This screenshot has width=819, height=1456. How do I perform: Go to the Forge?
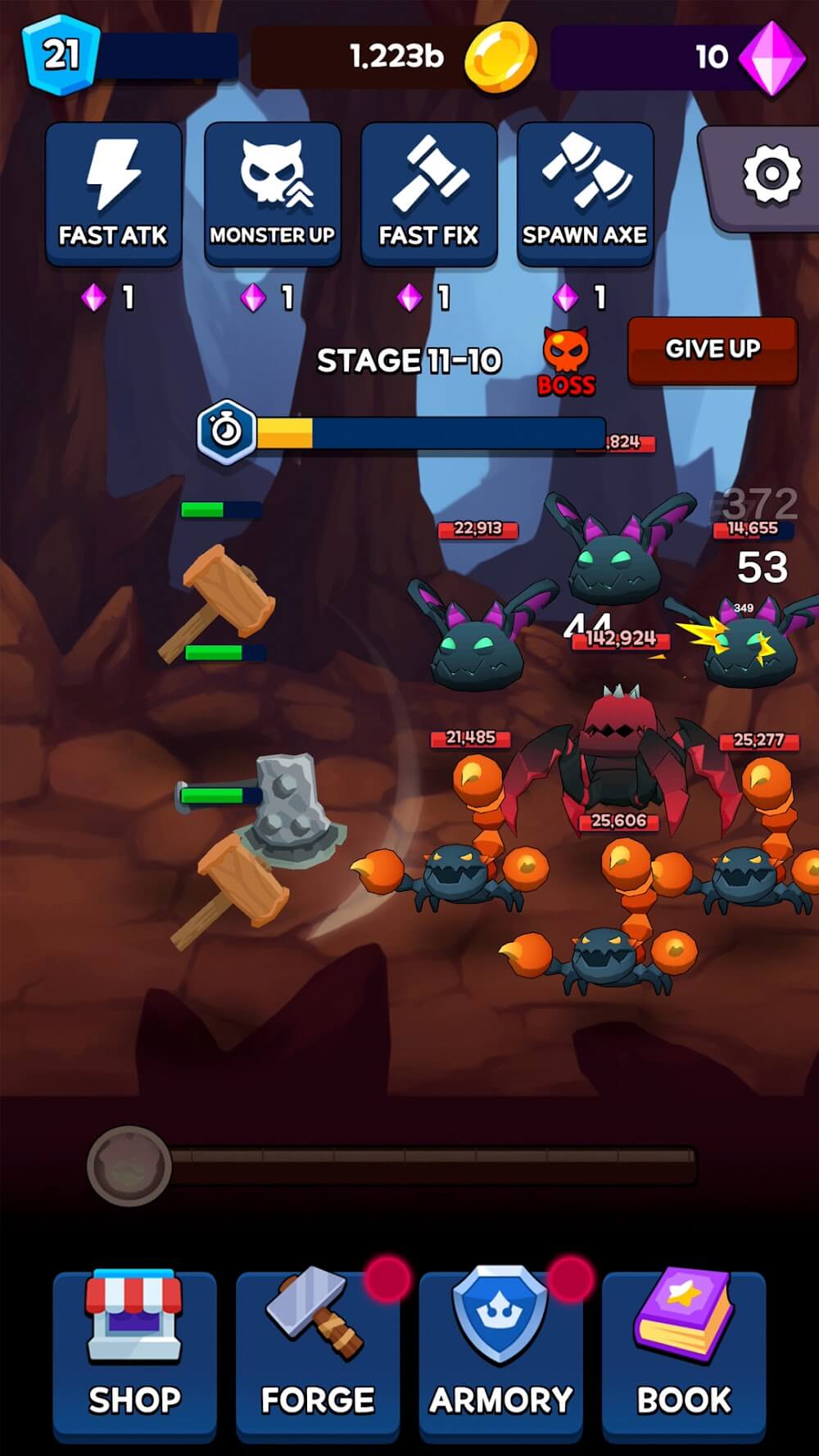(318, 1355)
